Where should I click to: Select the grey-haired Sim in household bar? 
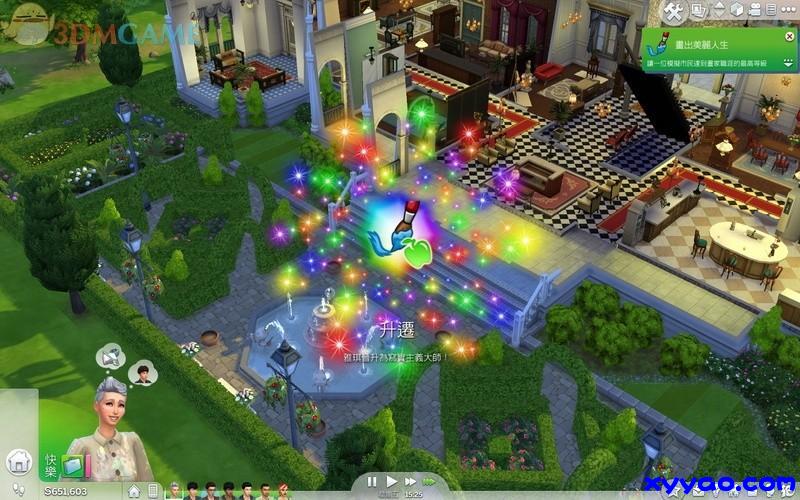pyautogui.click(x=173, y=490)
